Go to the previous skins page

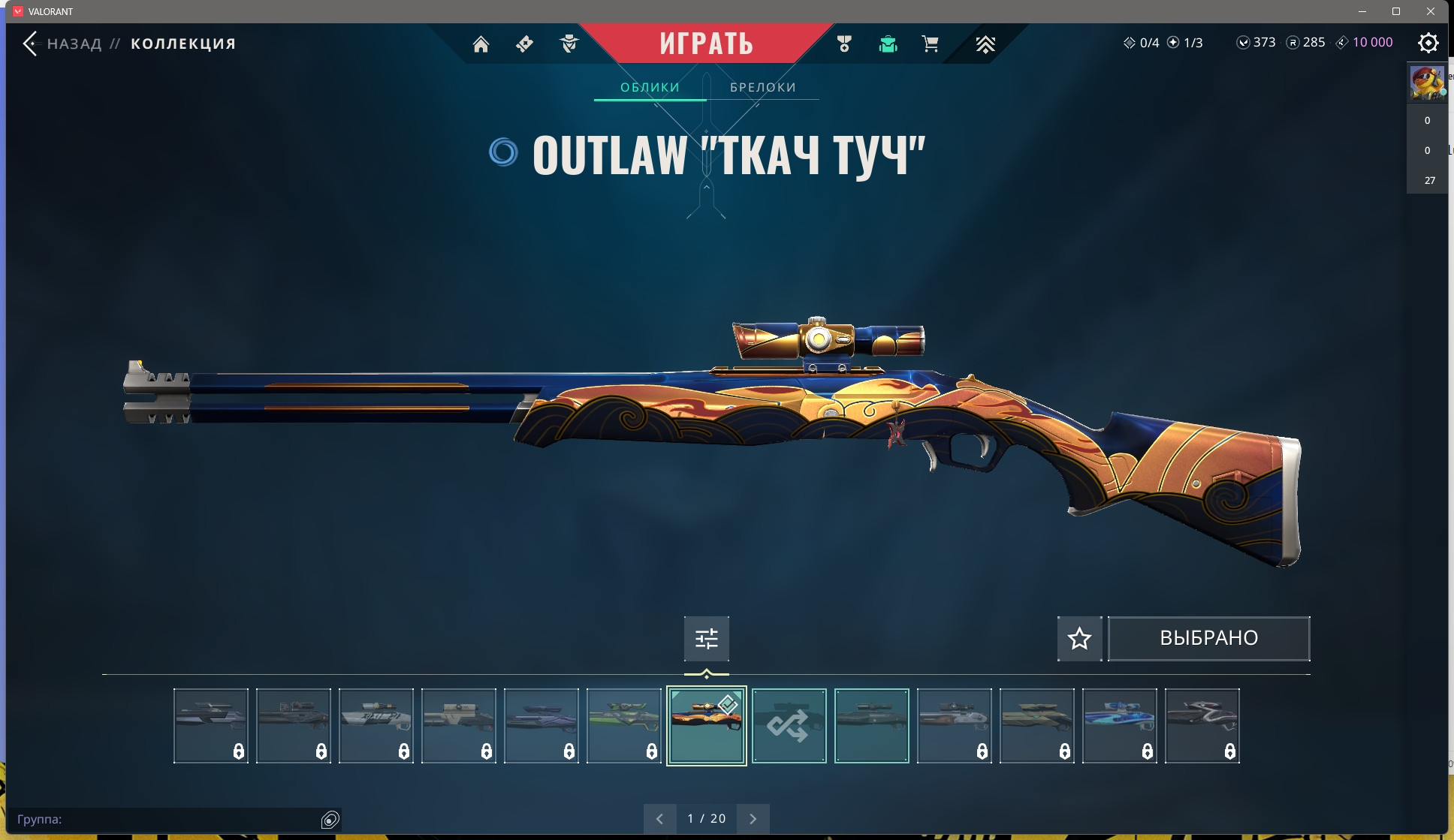[x=659, y=819]
